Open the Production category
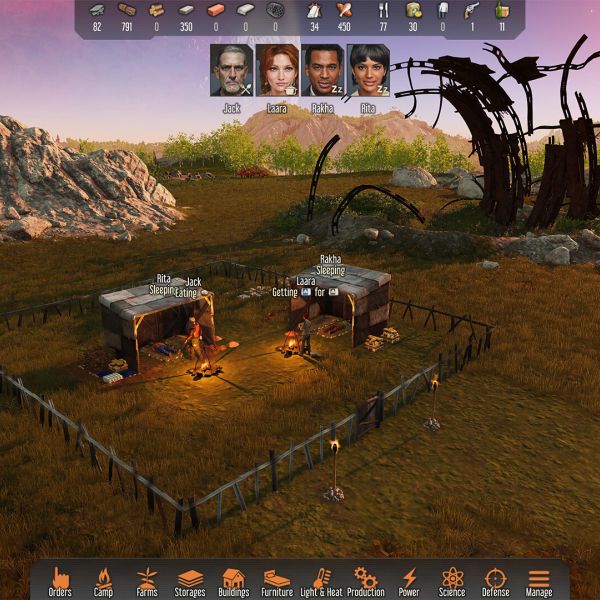The width and height of the screenshot is (600, 600). coord(366,580)
